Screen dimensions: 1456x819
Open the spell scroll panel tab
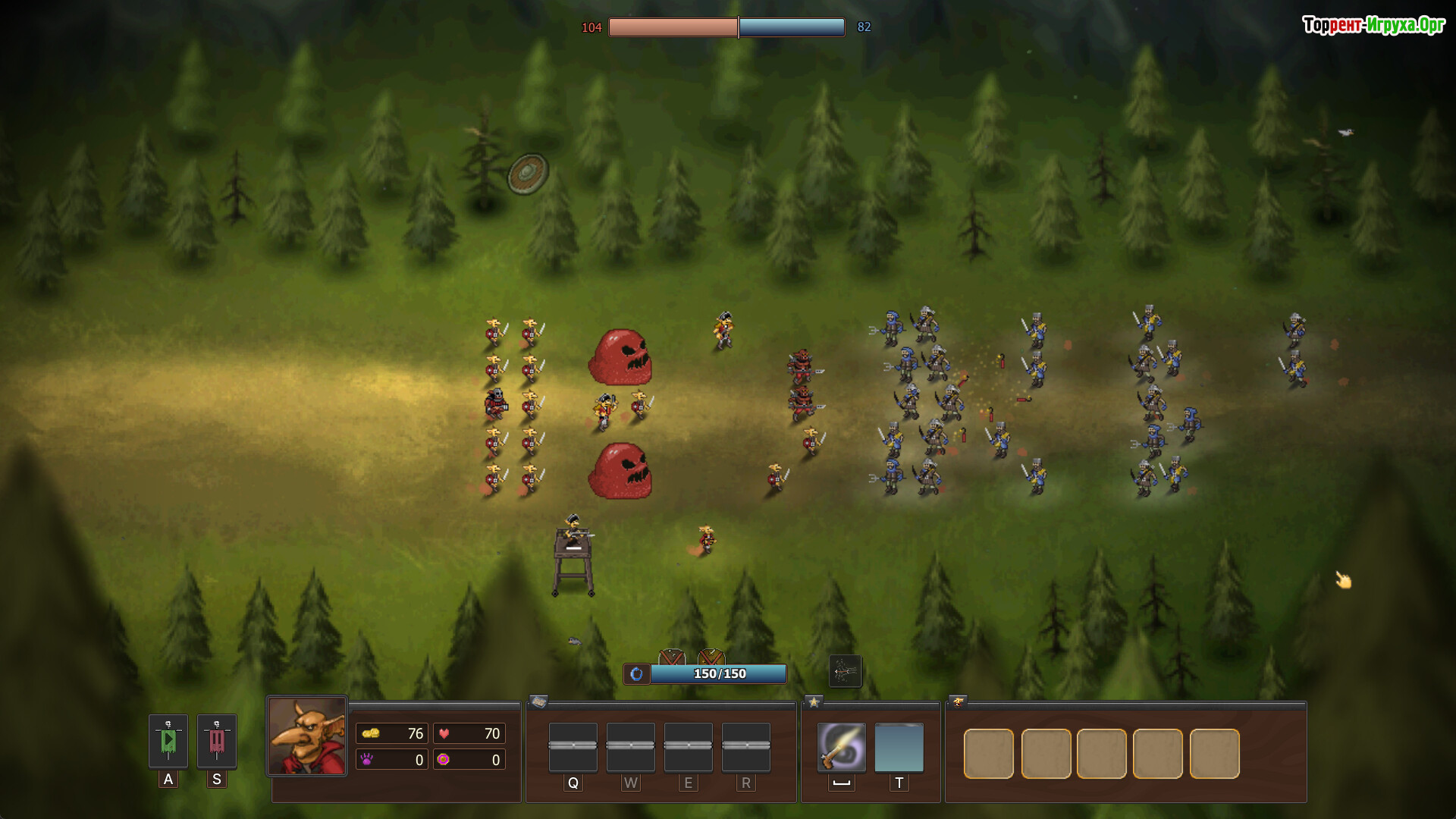coord(538,702)
